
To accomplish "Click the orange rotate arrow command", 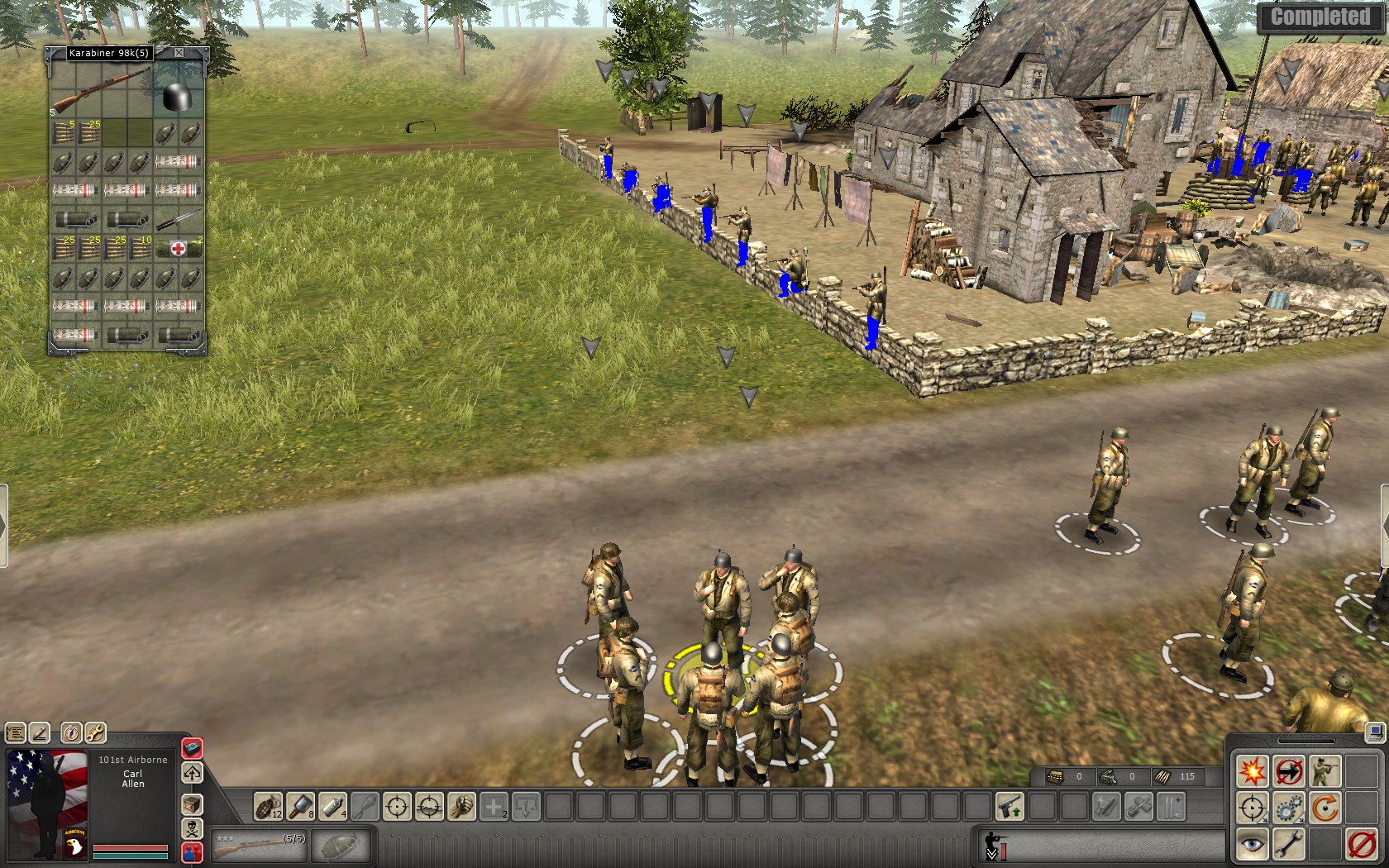I will point(1325,808).
